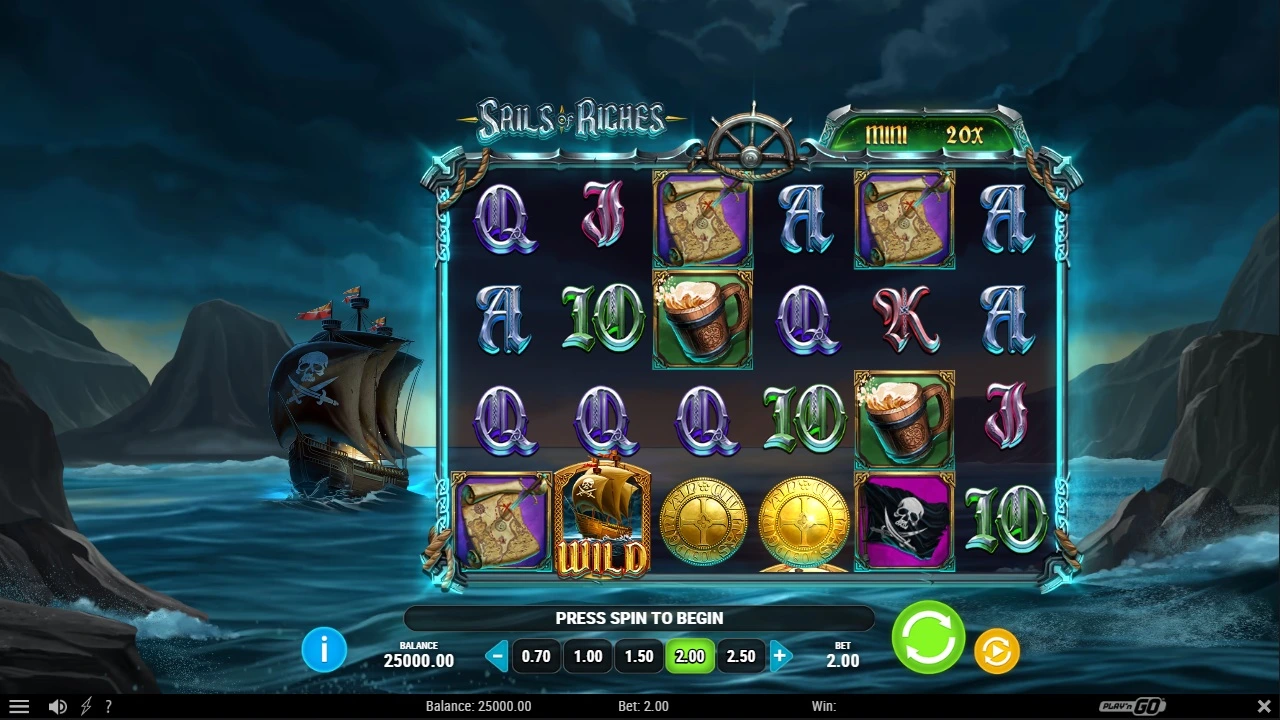This screenshot has height=720, width=1280.
Task: Choose the 1.00 bet value
Action: point(588,657)
